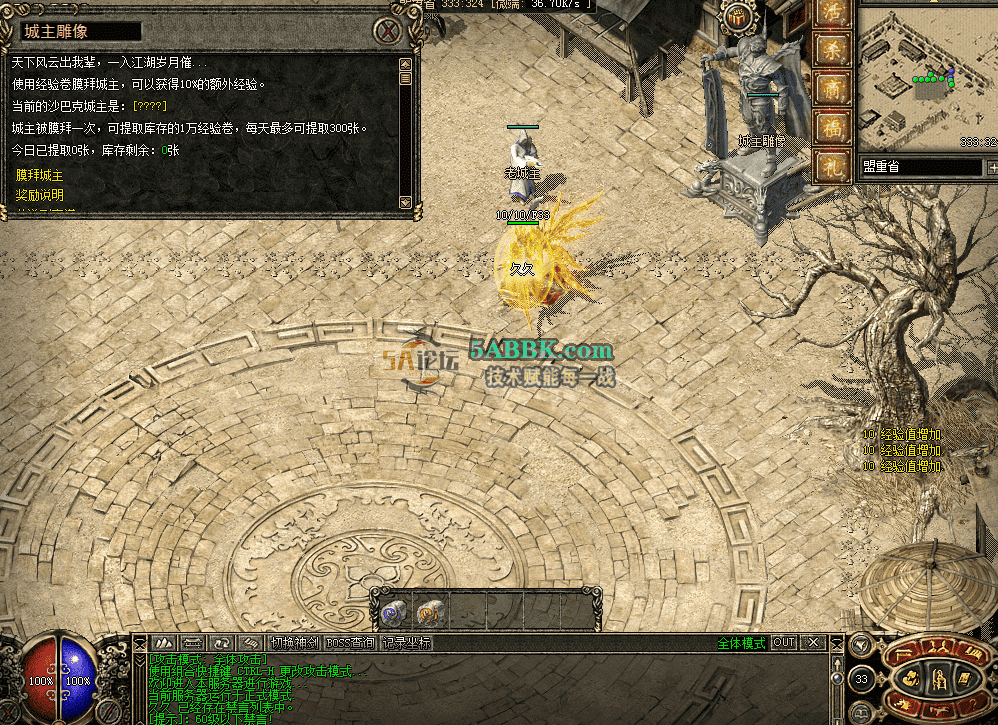Click on the minimap

click(926, 75)
